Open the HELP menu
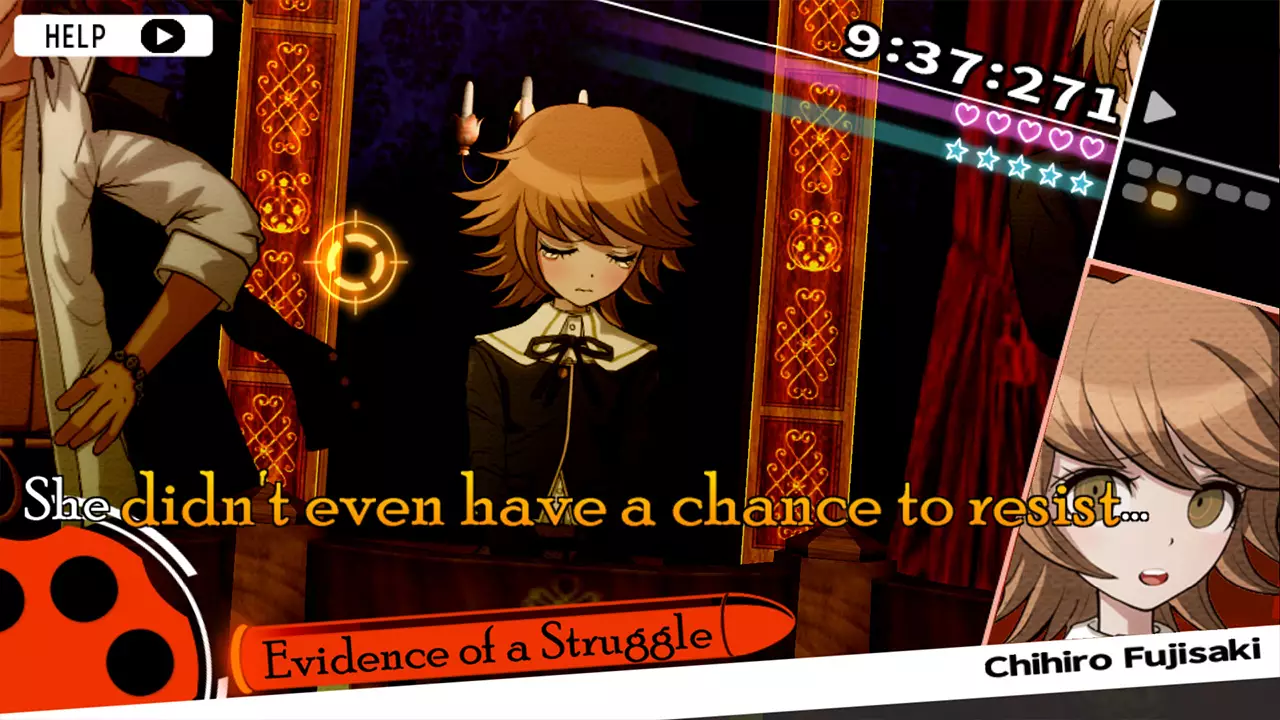The image size is (1280, 720). pyautogui.click(x=77, y=35)
